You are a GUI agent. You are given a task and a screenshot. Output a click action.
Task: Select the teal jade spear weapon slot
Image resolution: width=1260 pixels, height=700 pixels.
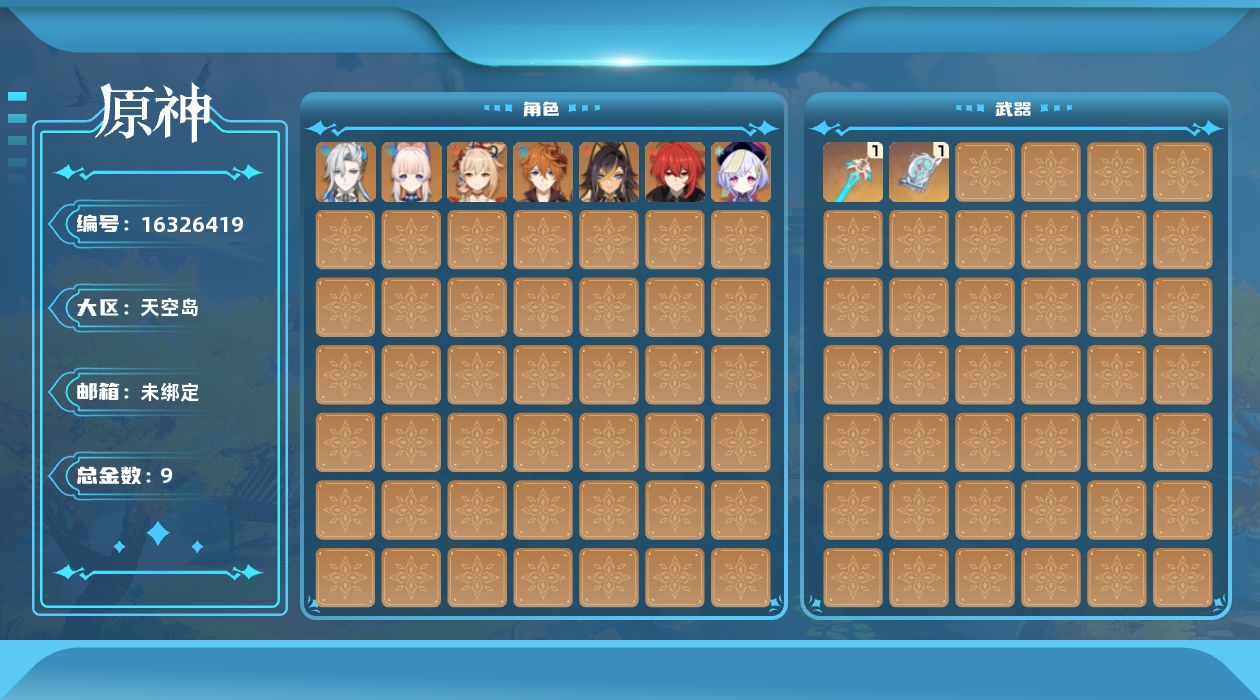click(853, 172)
